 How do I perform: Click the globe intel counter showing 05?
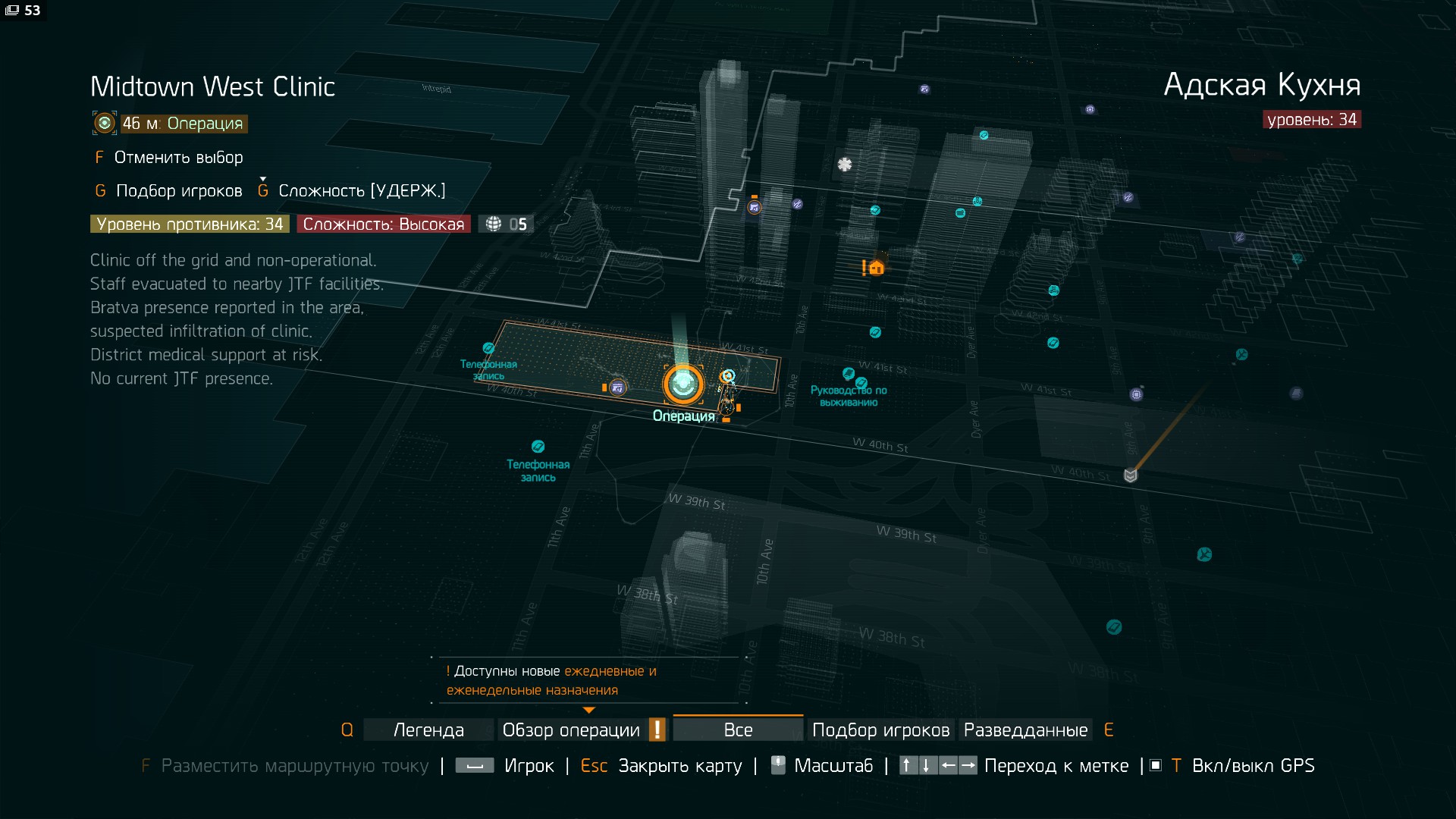click(x=506, y=224)
